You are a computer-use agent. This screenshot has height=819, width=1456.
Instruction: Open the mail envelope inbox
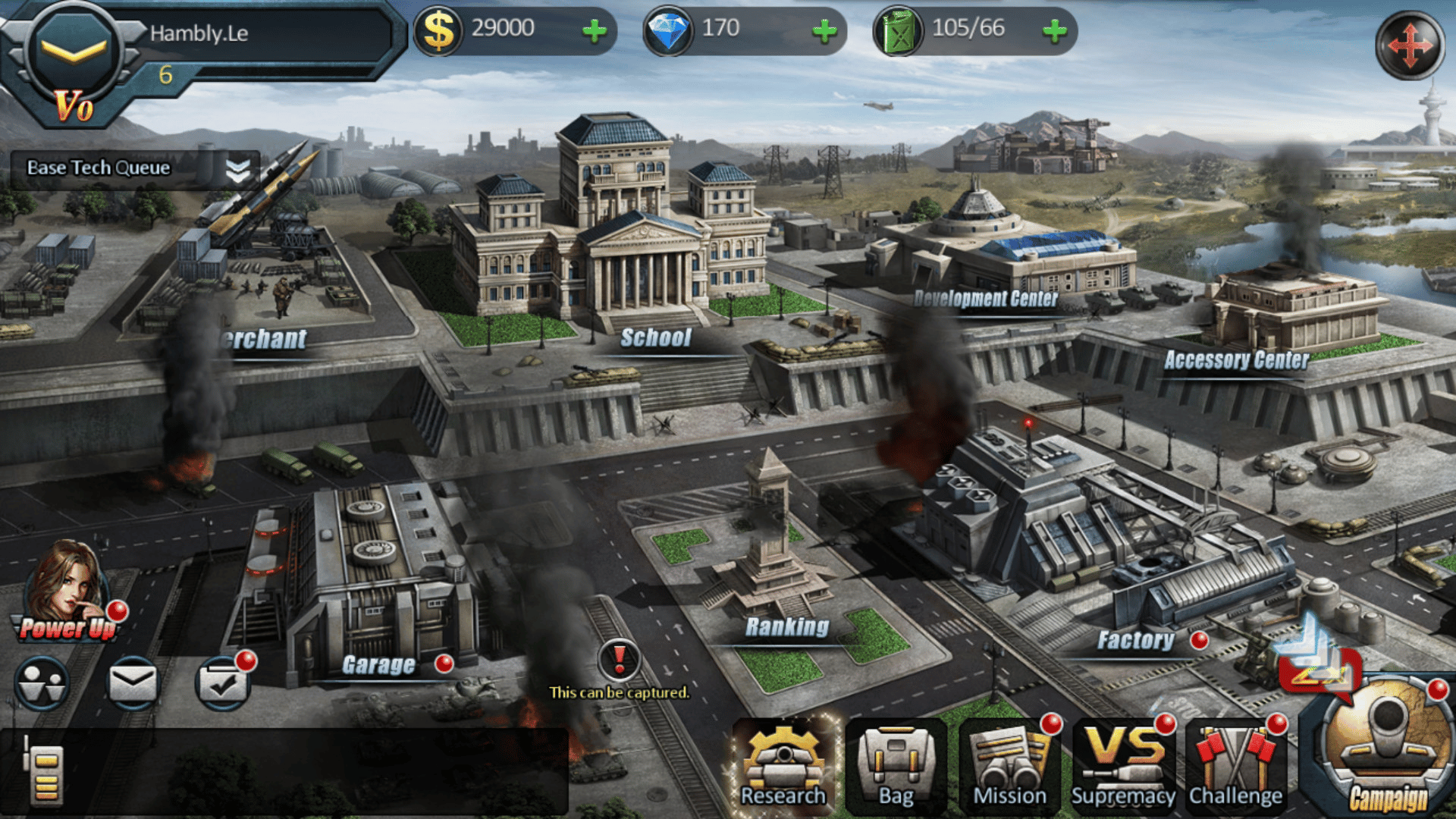pos(133,683)
